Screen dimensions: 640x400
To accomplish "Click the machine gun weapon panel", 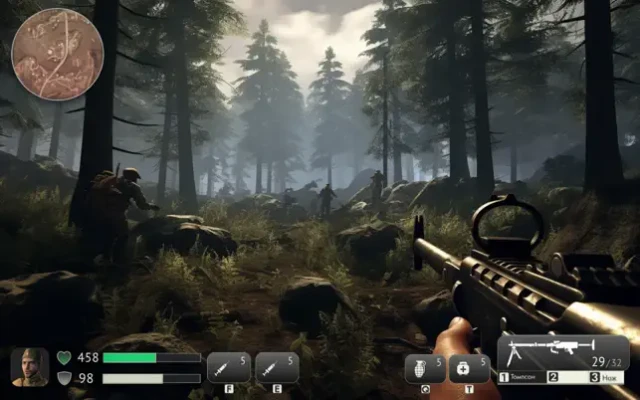I will [563, 353].
